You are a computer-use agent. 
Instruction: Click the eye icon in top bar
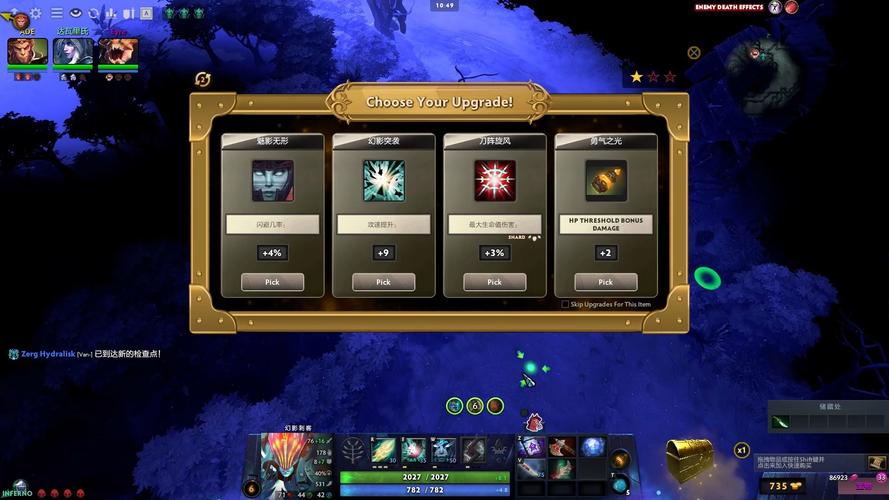click(75, 13)
